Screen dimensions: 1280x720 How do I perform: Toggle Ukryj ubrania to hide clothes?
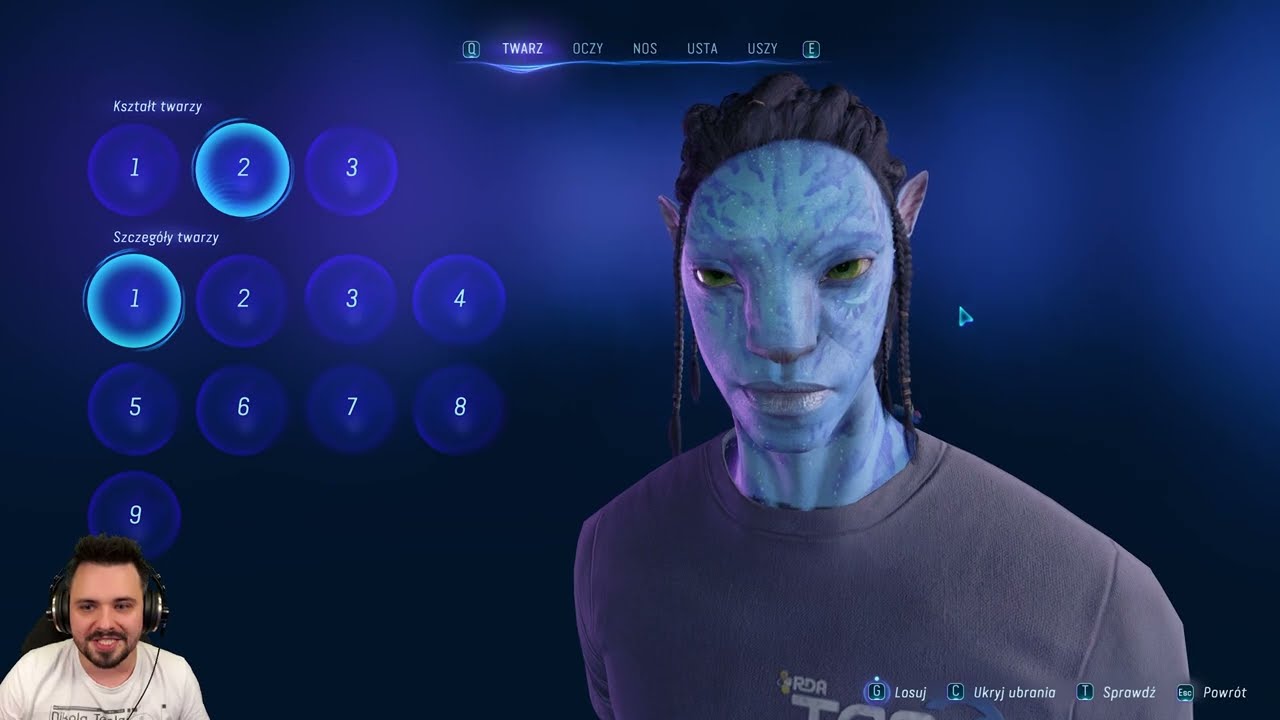1003,692
